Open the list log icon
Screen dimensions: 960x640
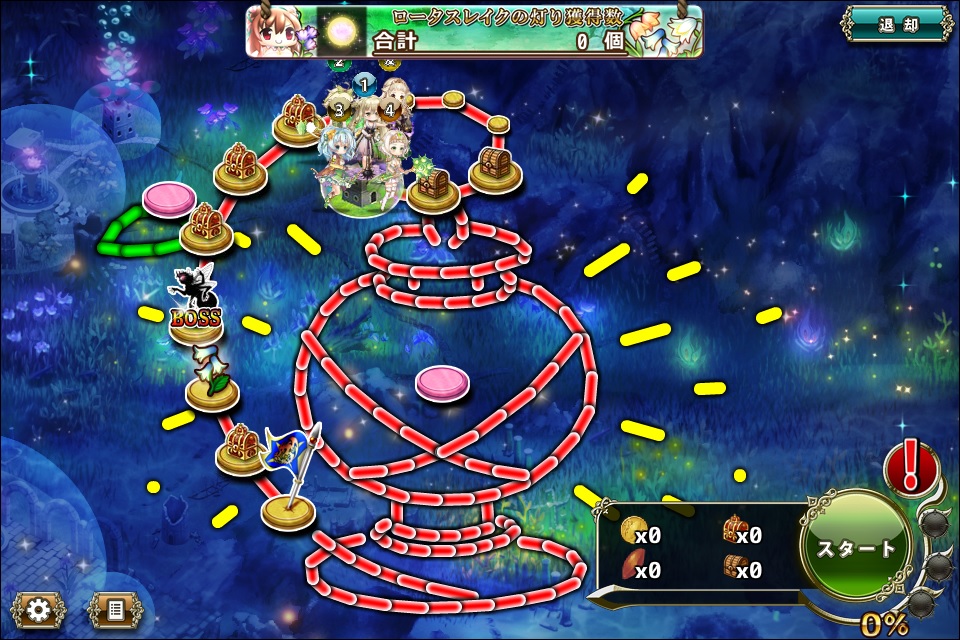point(114,609)
